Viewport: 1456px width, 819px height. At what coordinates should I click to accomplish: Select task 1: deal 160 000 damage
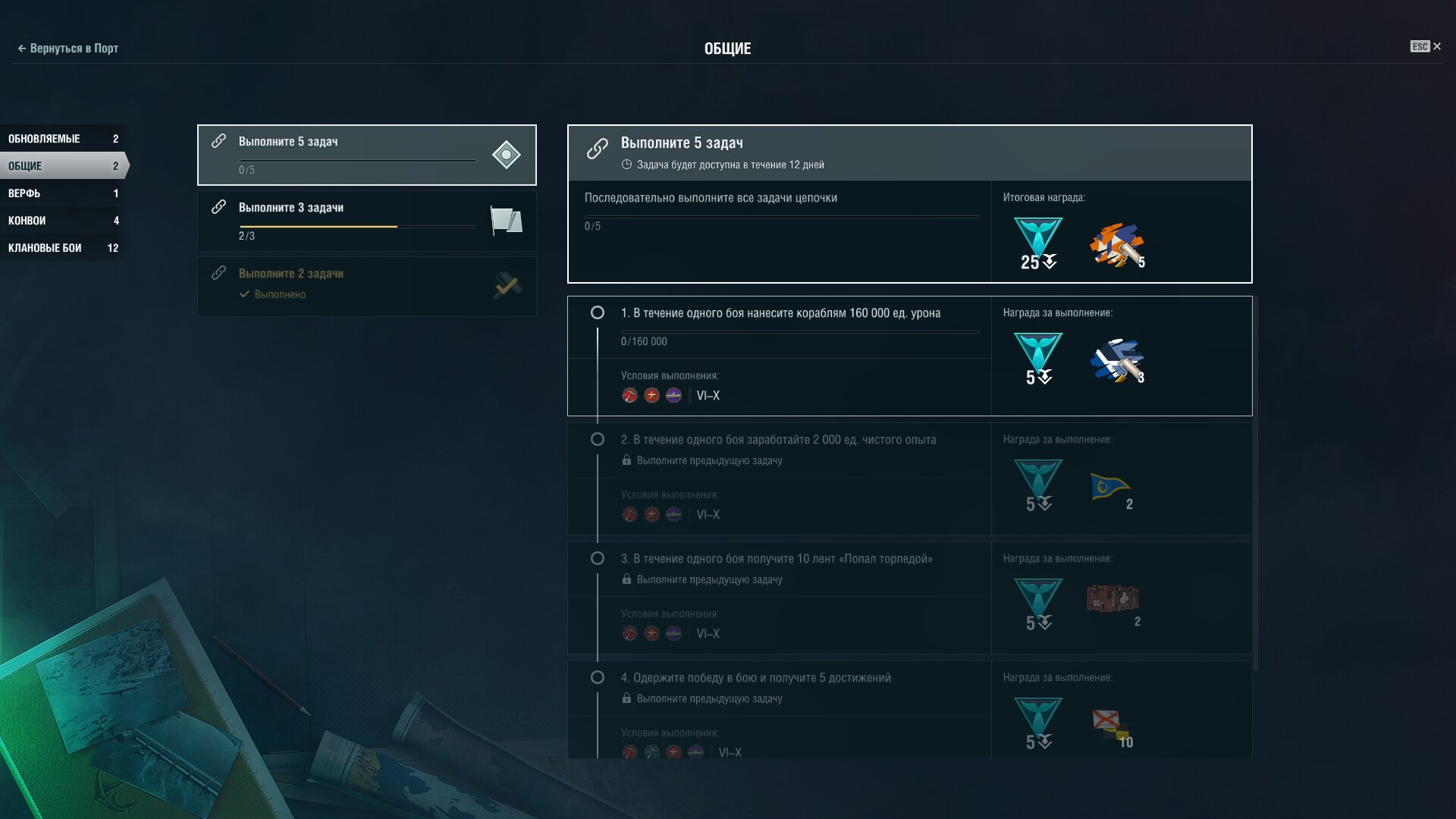(x=780, y=313)
